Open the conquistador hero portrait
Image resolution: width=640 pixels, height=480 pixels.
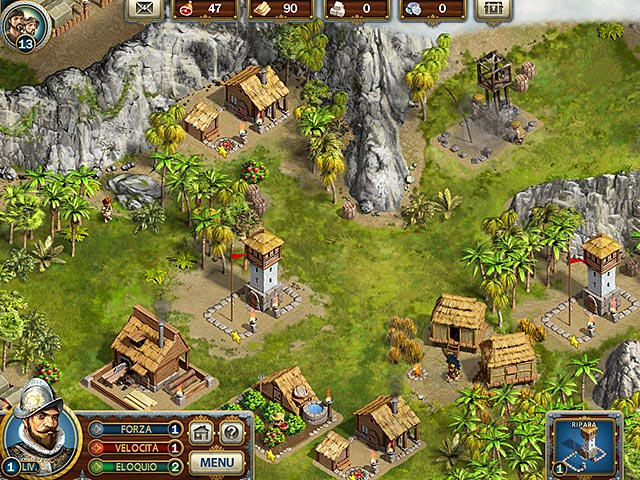tap(38, 437)
